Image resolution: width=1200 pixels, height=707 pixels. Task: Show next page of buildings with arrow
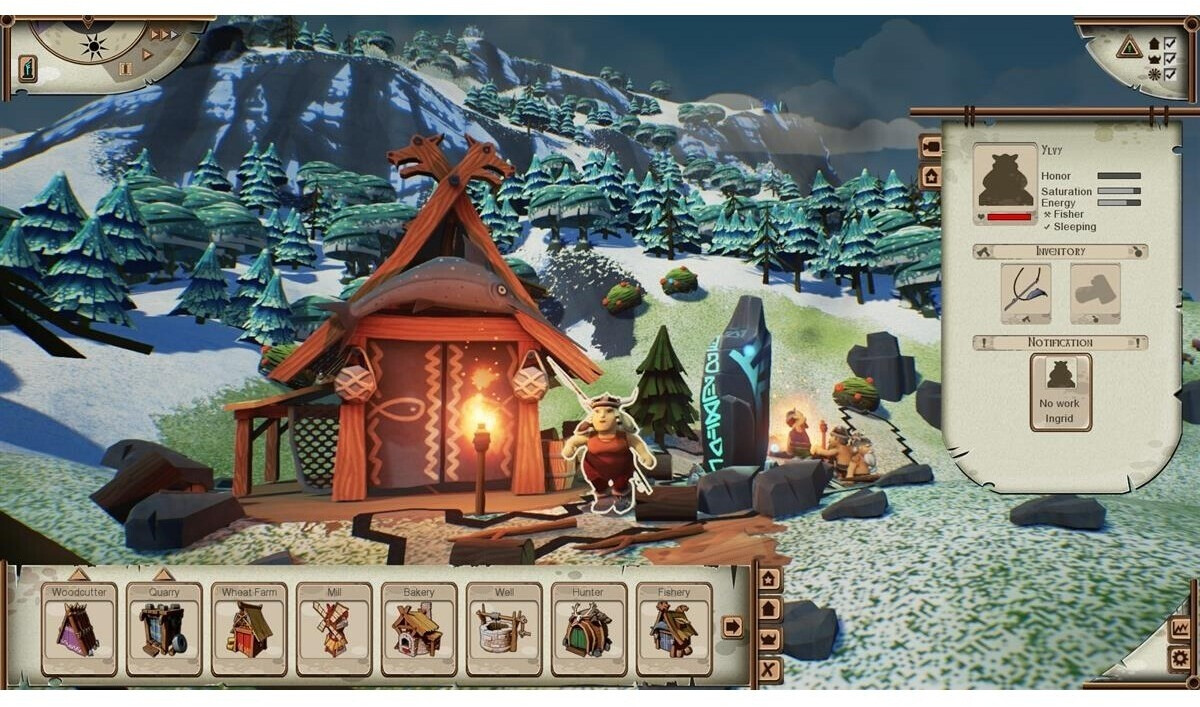point(732,627)
